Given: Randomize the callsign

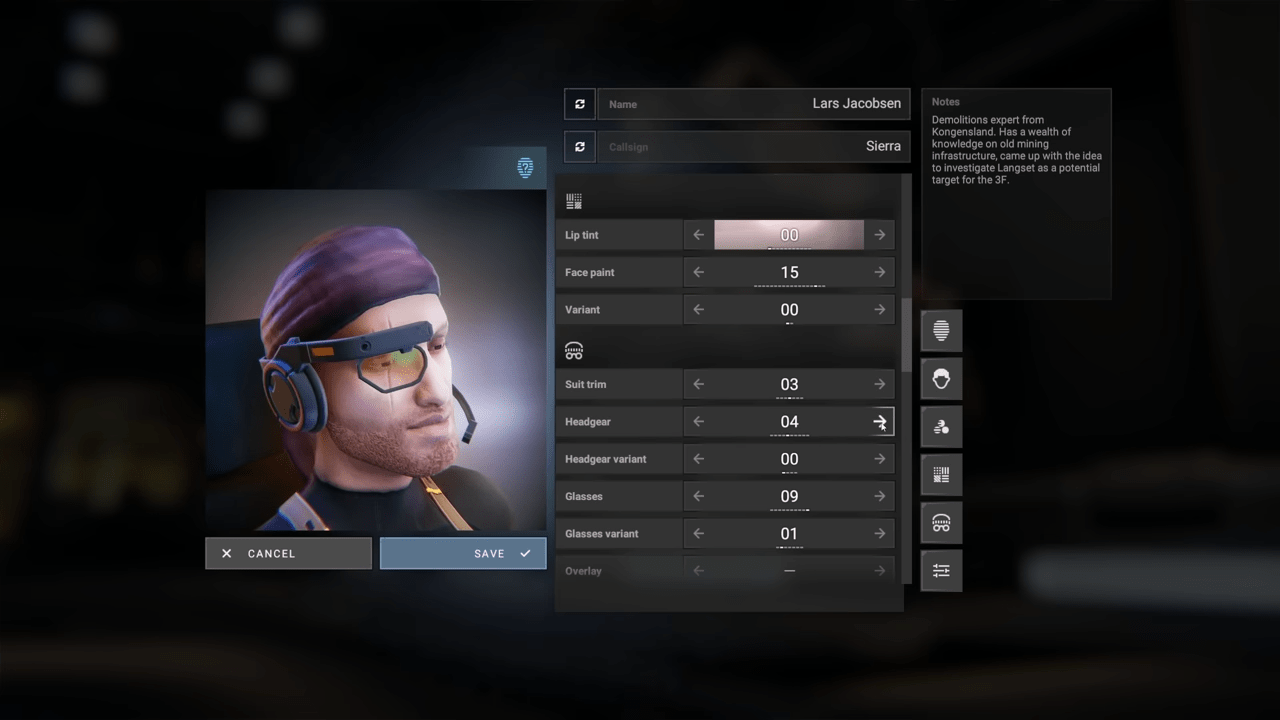Looking at the screenshot, I should tap(580, 147).
